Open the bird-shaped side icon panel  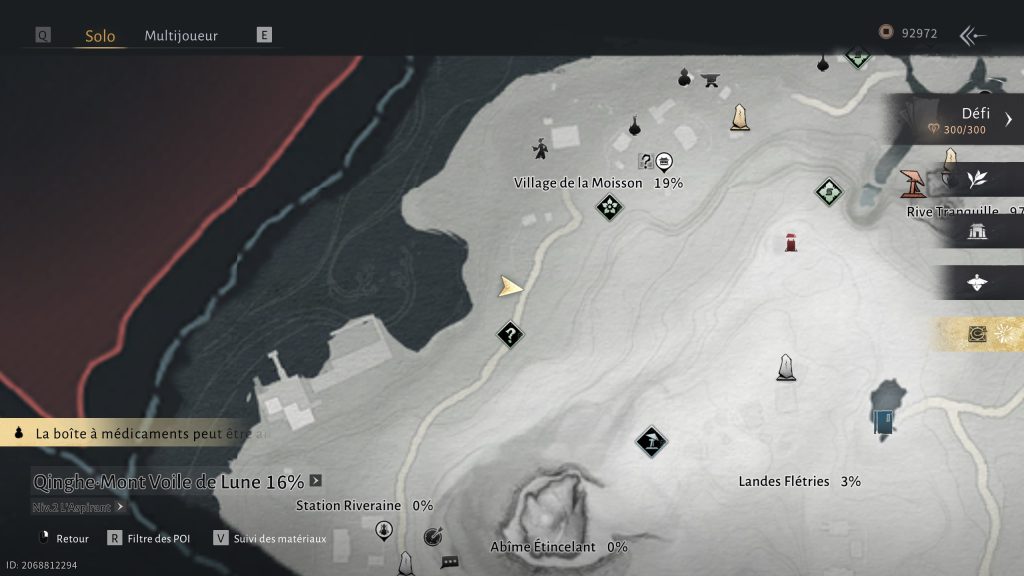click(x=977, y=283)
